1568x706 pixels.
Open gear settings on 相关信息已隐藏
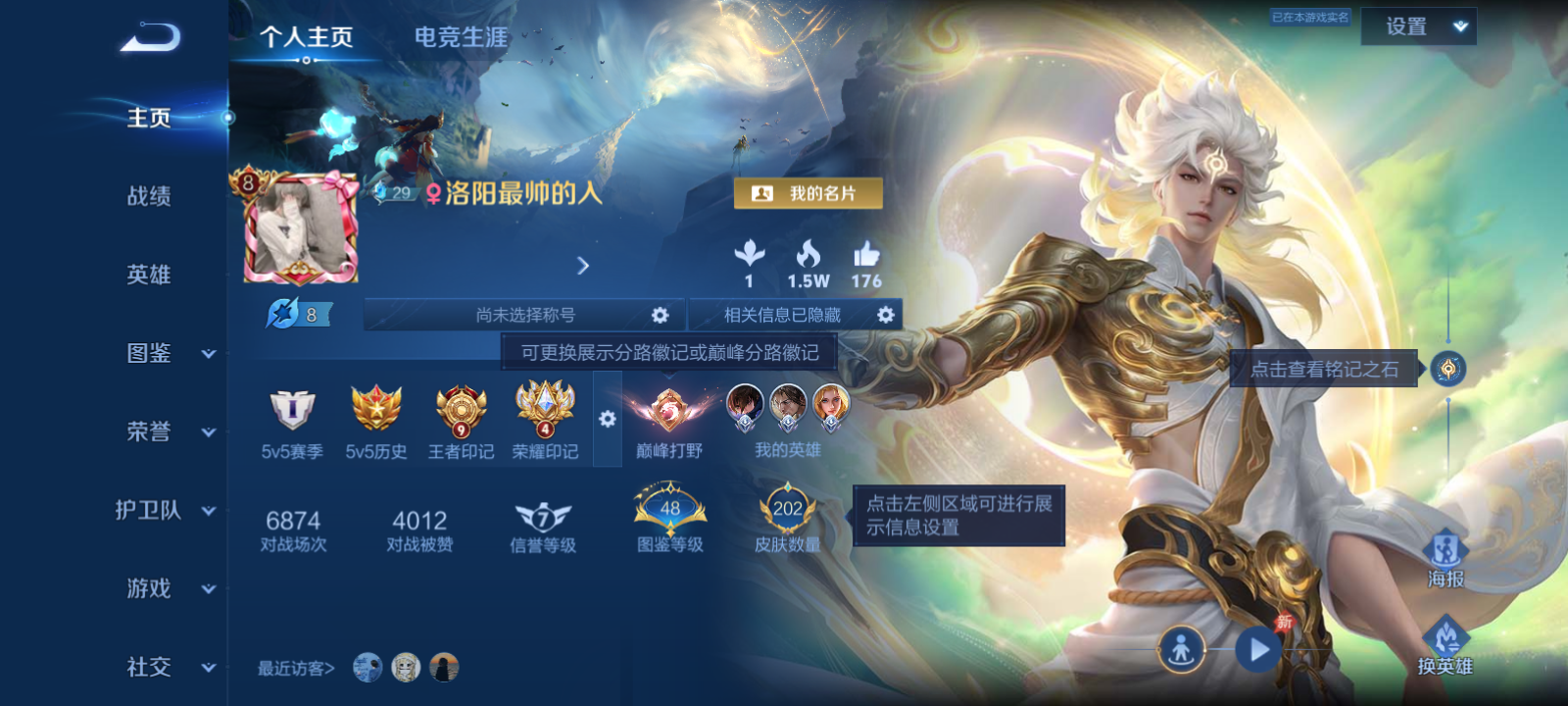pos(887,315)
